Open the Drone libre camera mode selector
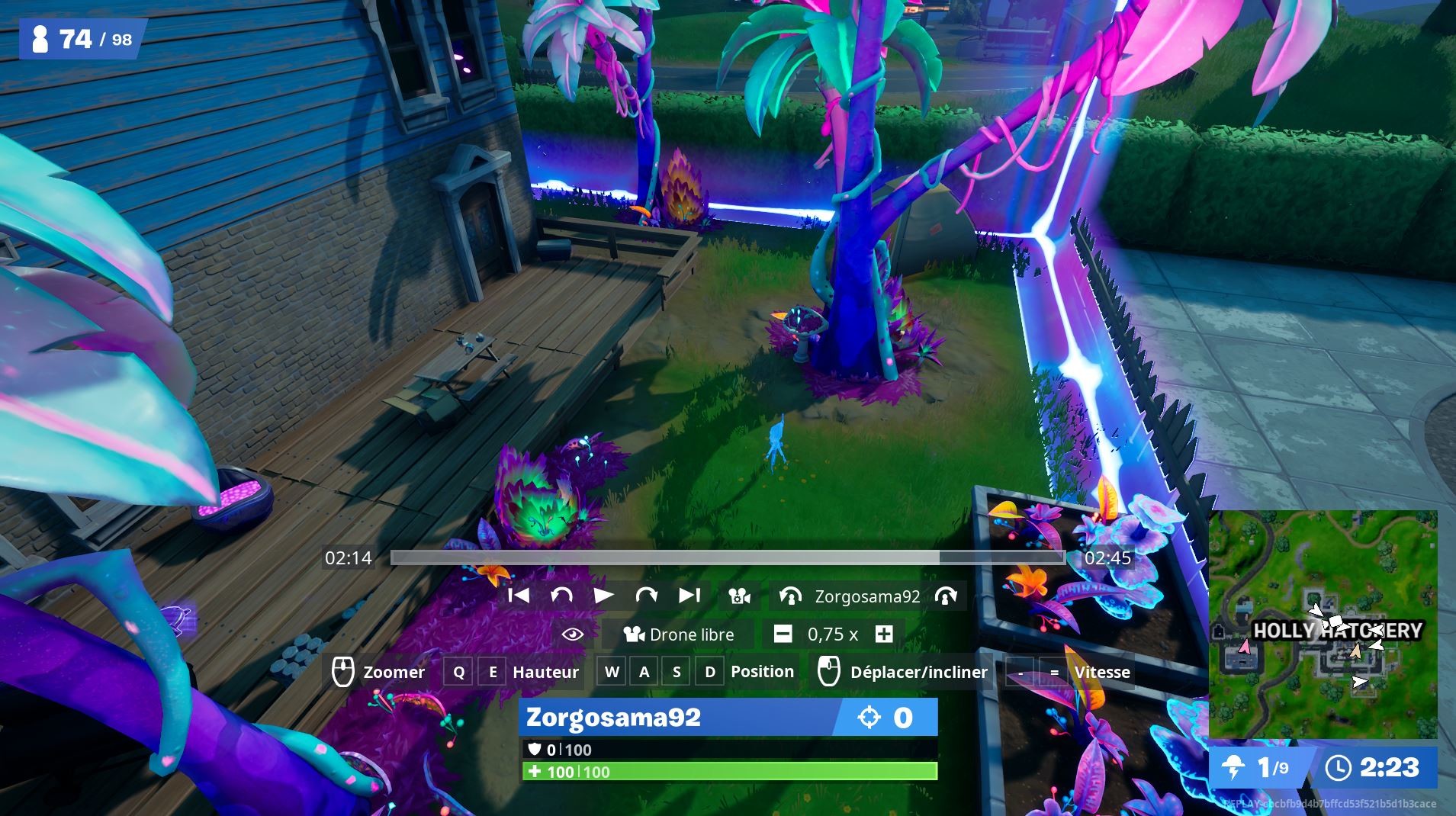 (x=679, y=634)
